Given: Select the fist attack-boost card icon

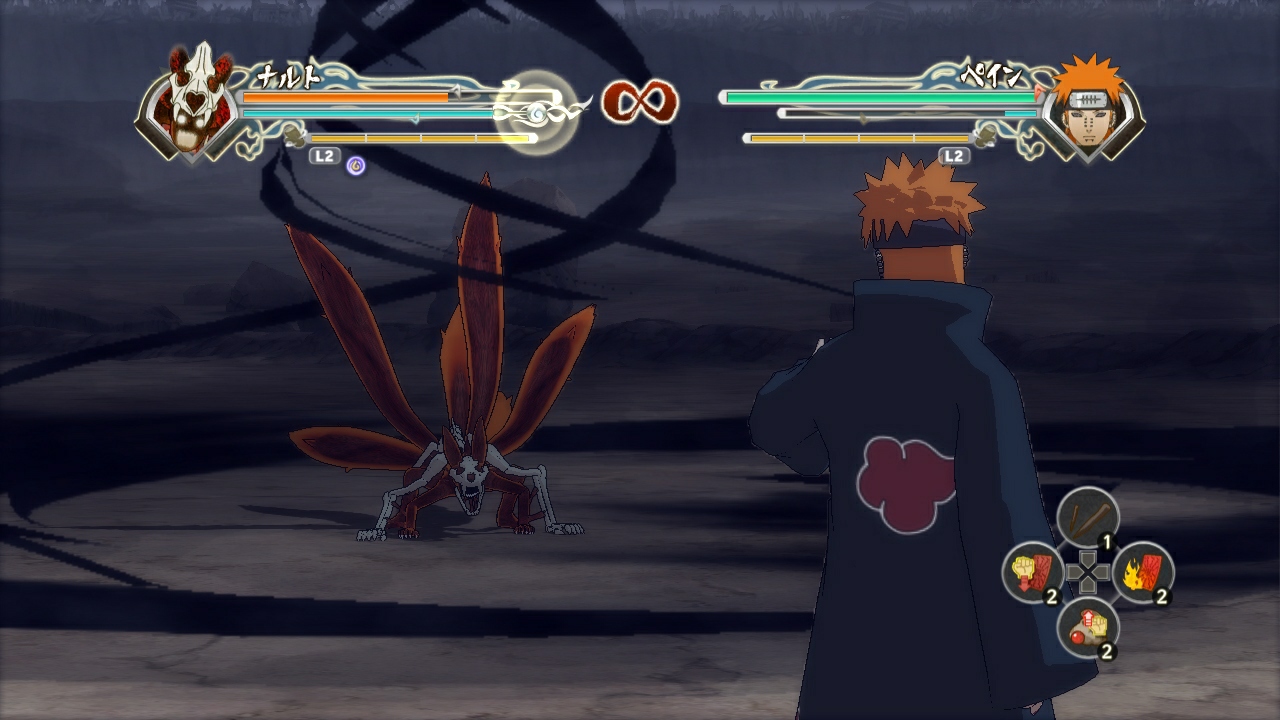Looking at the screenshot, I should point(1032,572).
